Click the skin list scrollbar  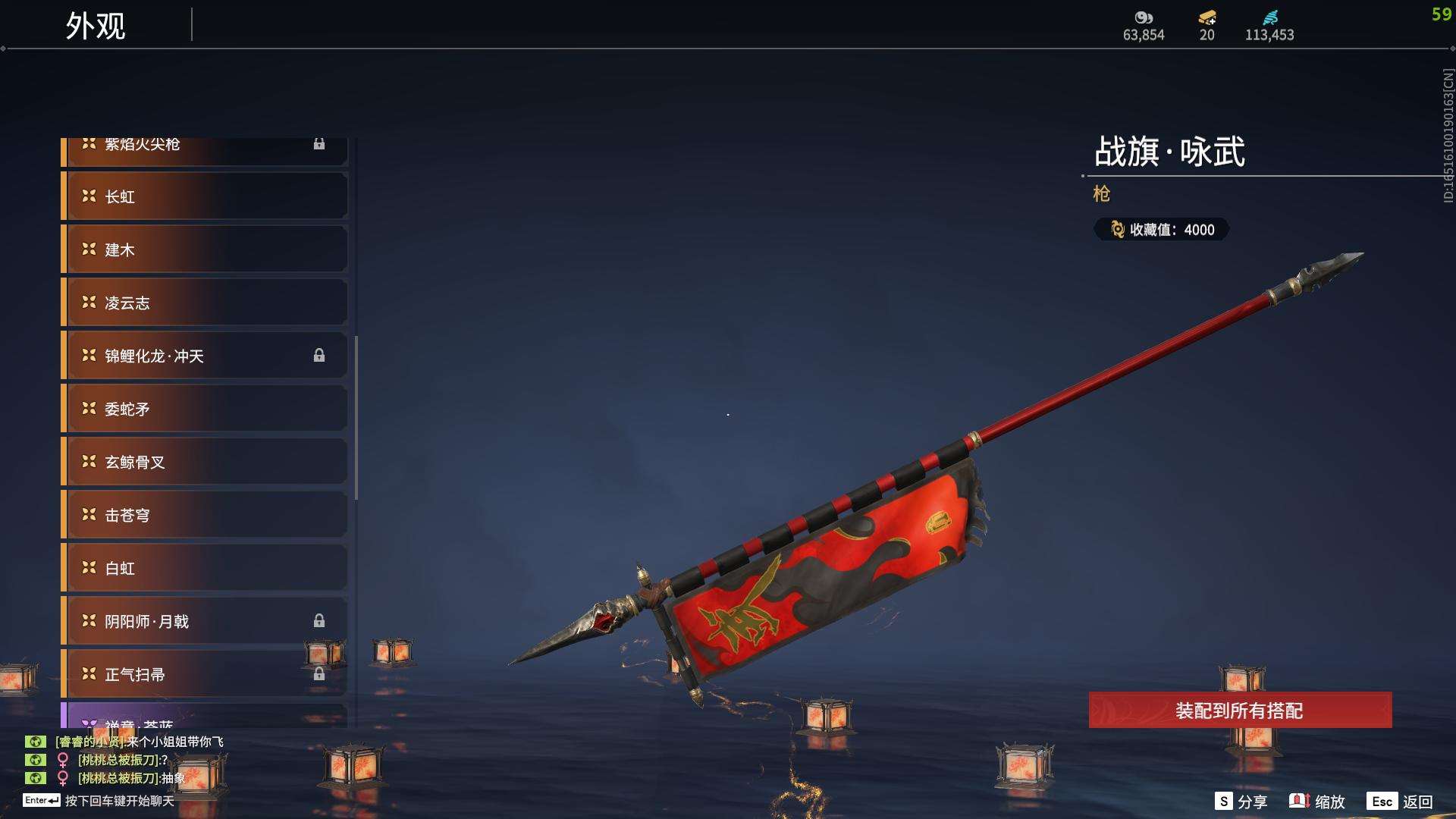click(x=356, y=417)
